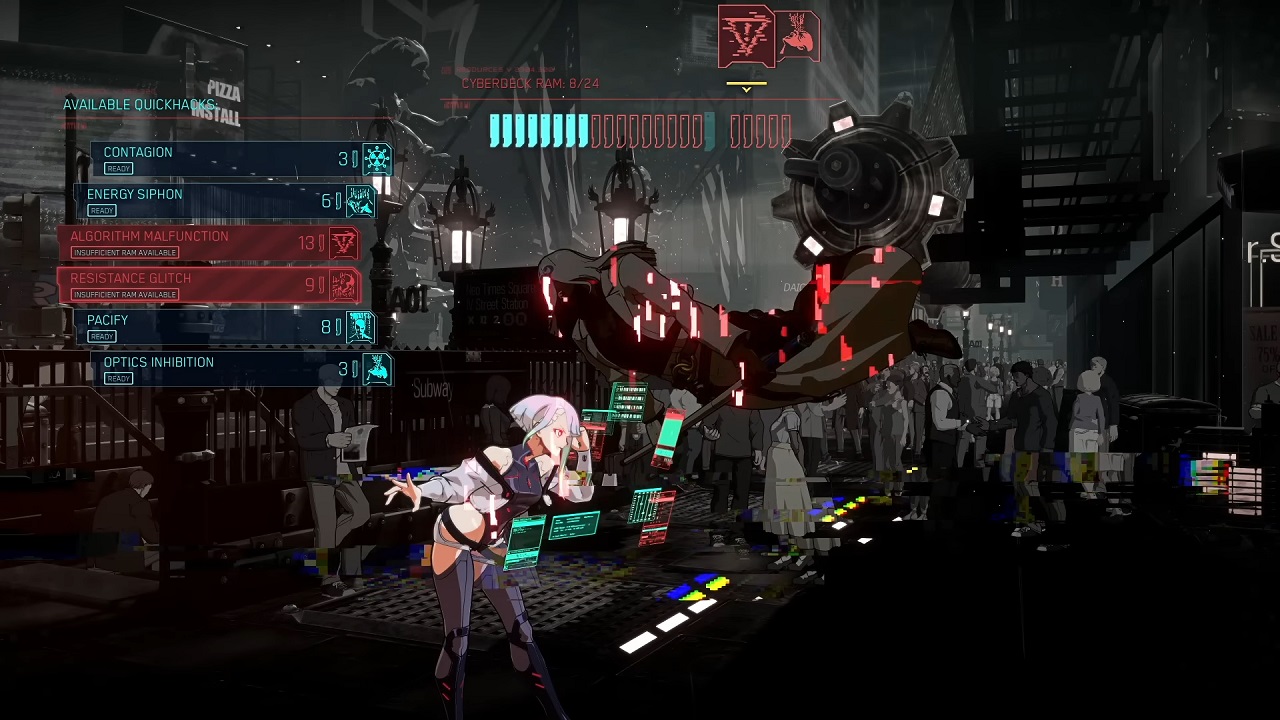1280x720 pixels.
Task: Select Resistance Glitch in the quickhack list
Action: click(210, 285)
